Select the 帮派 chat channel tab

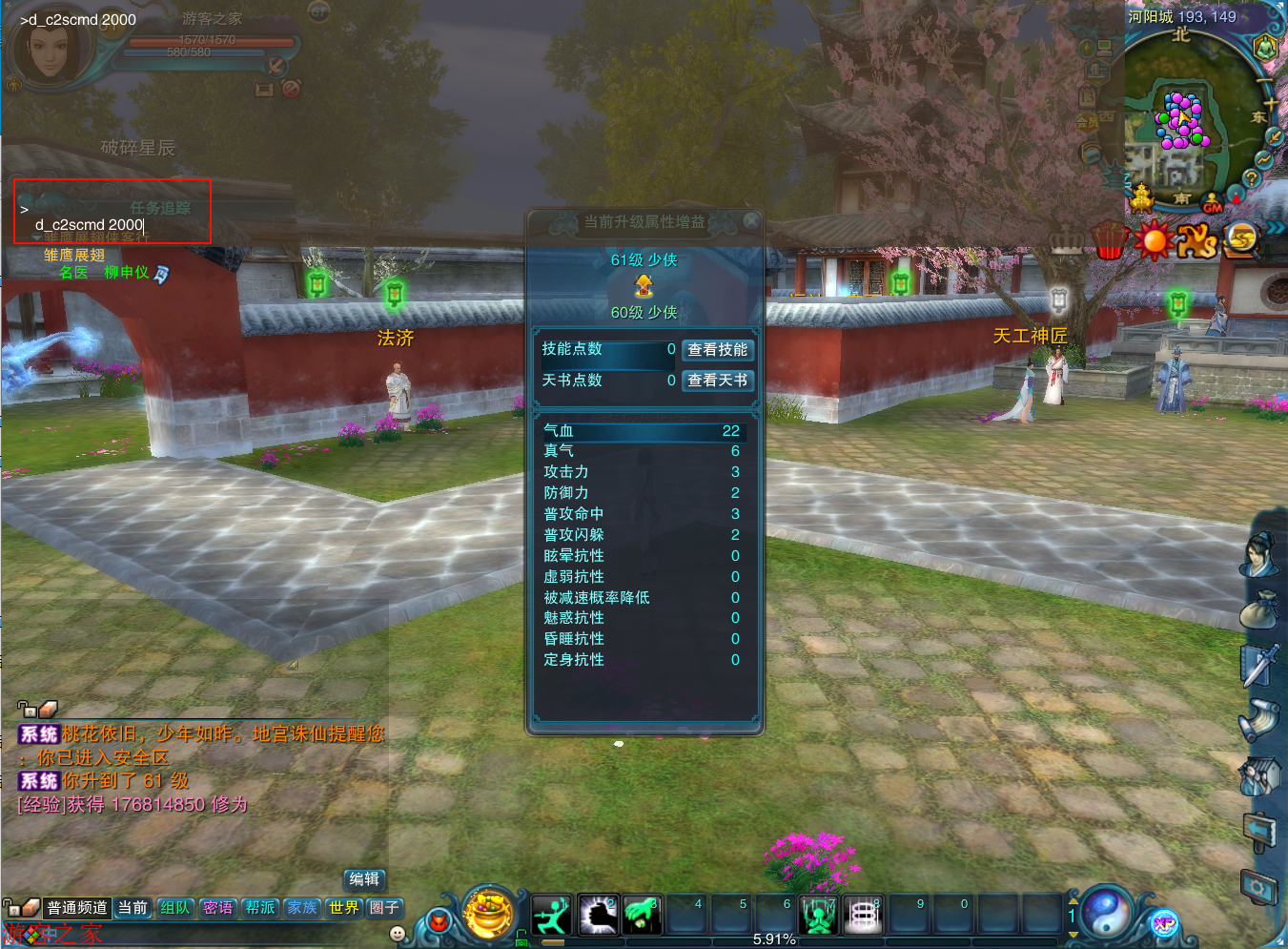coord(260,908)
